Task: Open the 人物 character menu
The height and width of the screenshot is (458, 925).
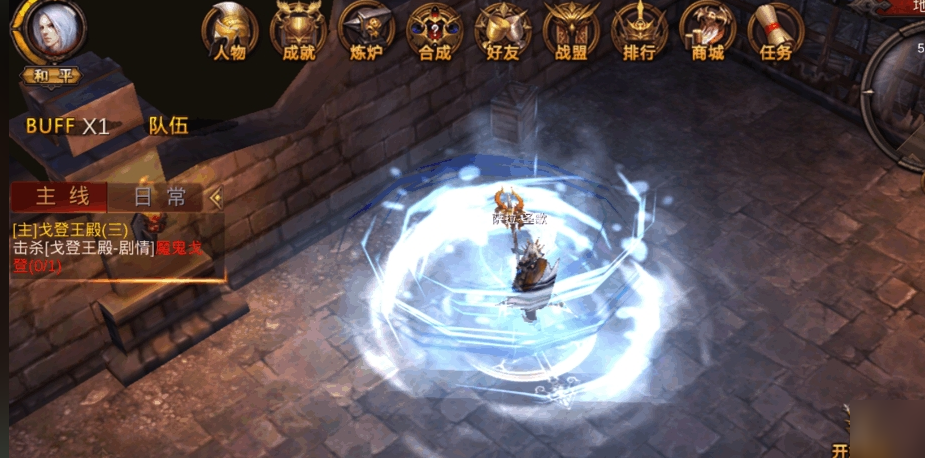Action: pyautogui.click(x=229, y=30)
